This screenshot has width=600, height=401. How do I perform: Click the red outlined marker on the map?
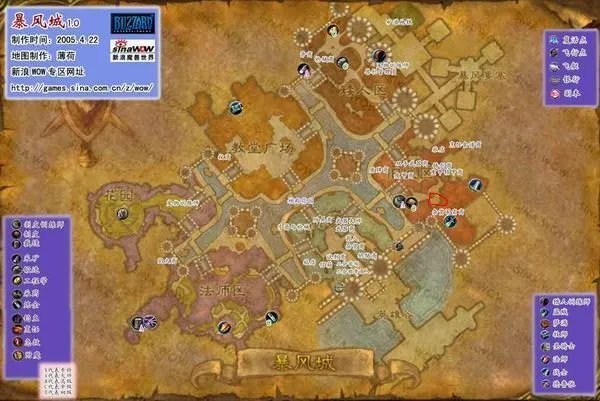(x=436, y=198)
